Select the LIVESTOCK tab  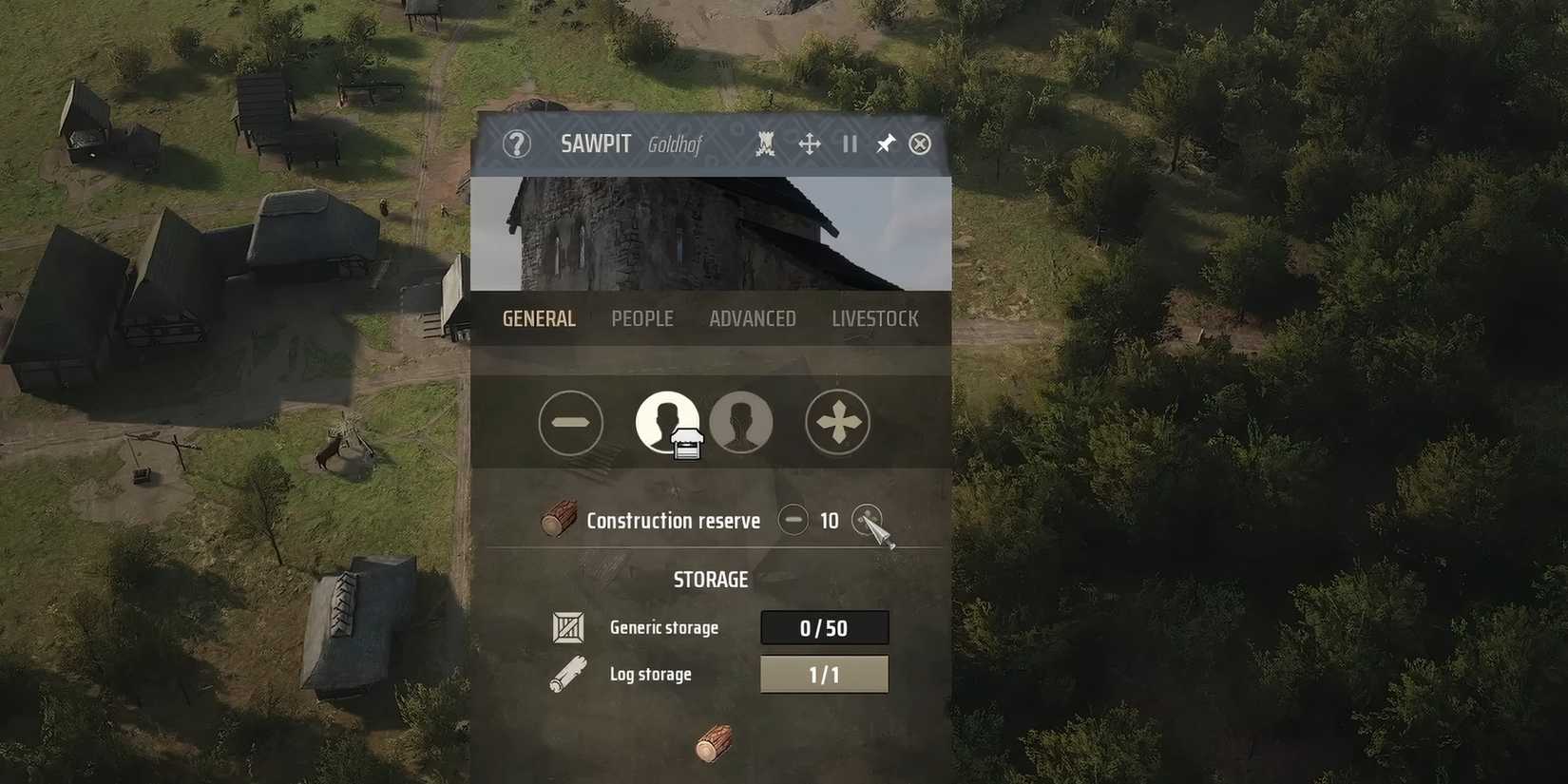click(873, 318)
